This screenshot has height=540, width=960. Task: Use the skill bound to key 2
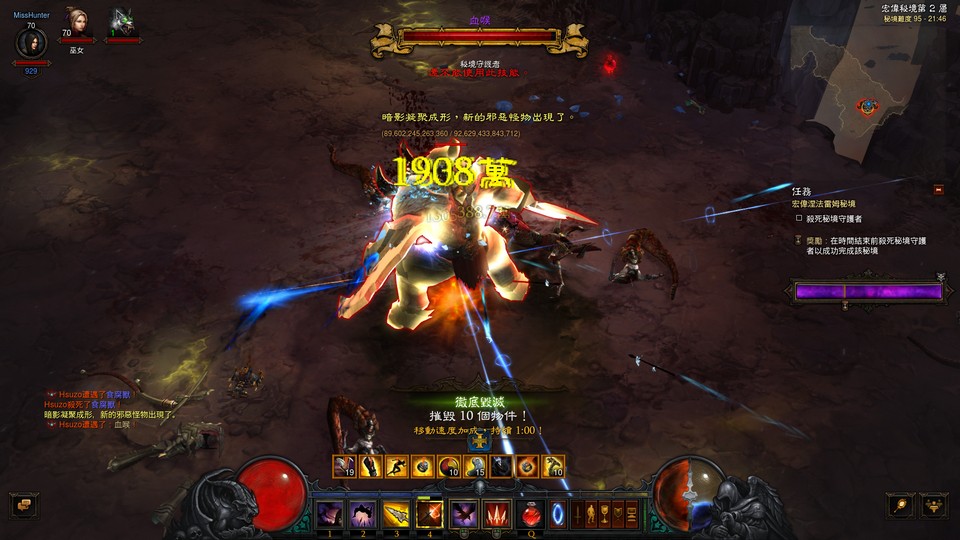363,515
